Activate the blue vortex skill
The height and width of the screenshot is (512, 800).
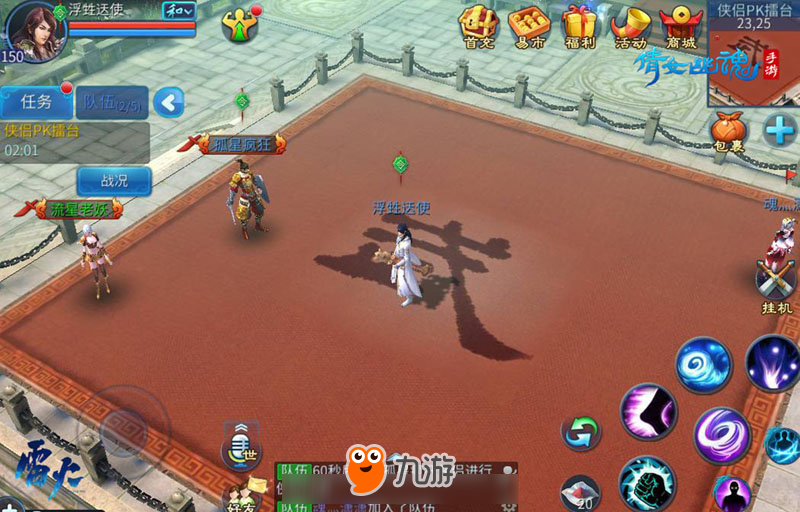pyautogui.click(x=703, y=364)
